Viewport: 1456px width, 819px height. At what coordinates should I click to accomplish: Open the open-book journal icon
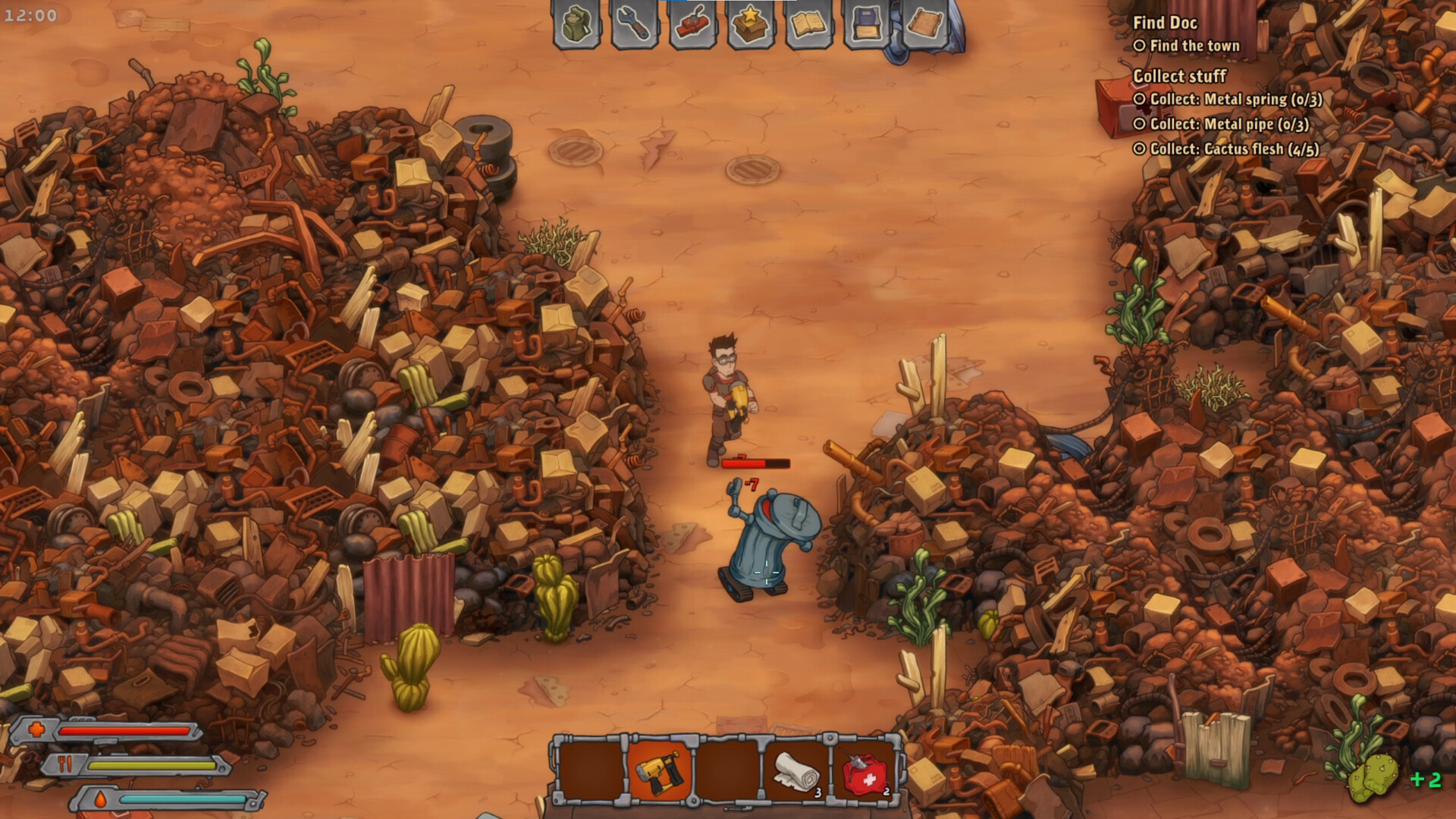808,24
